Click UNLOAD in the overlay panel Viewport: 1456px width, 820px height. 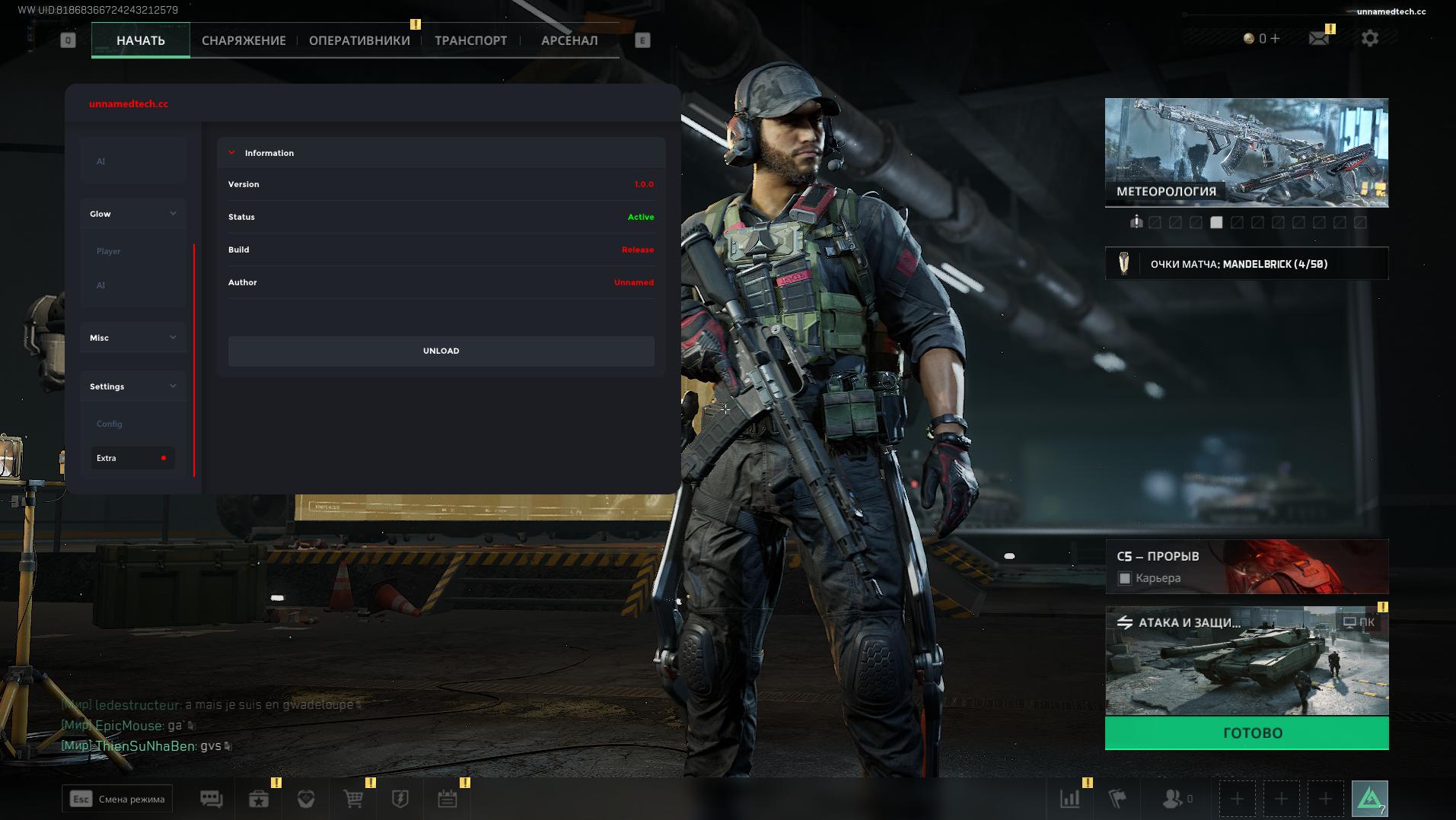point(441,351)
